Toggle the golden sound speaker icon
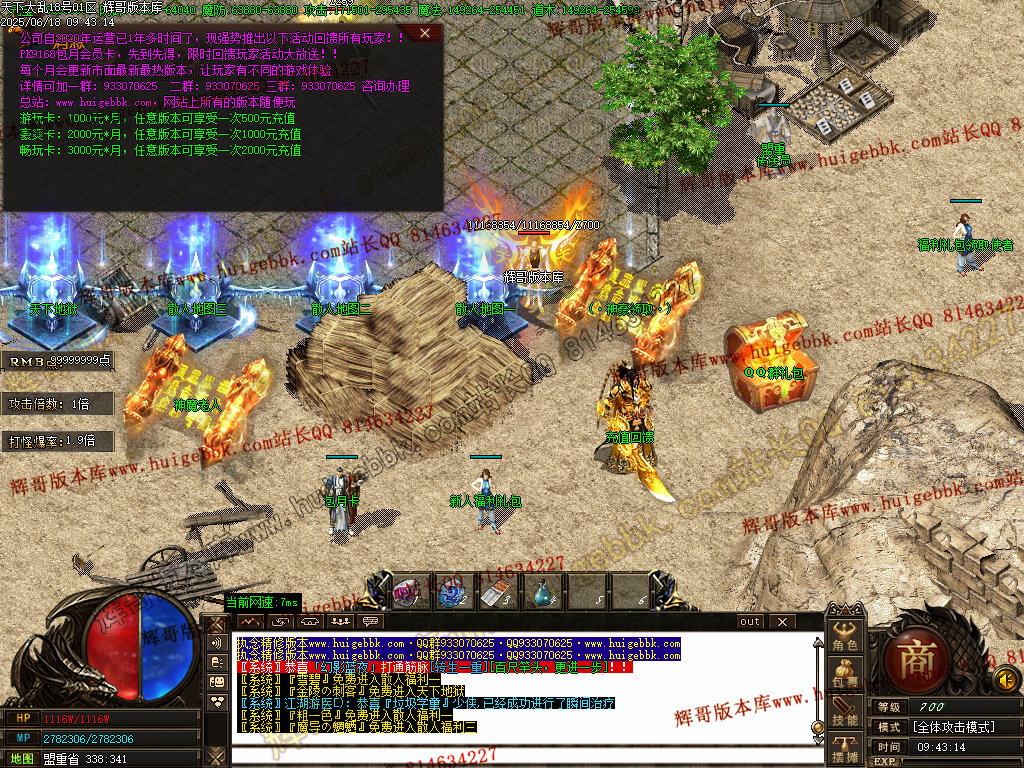Viewport: 1024px width, 768px height. tap(1006, 680)
